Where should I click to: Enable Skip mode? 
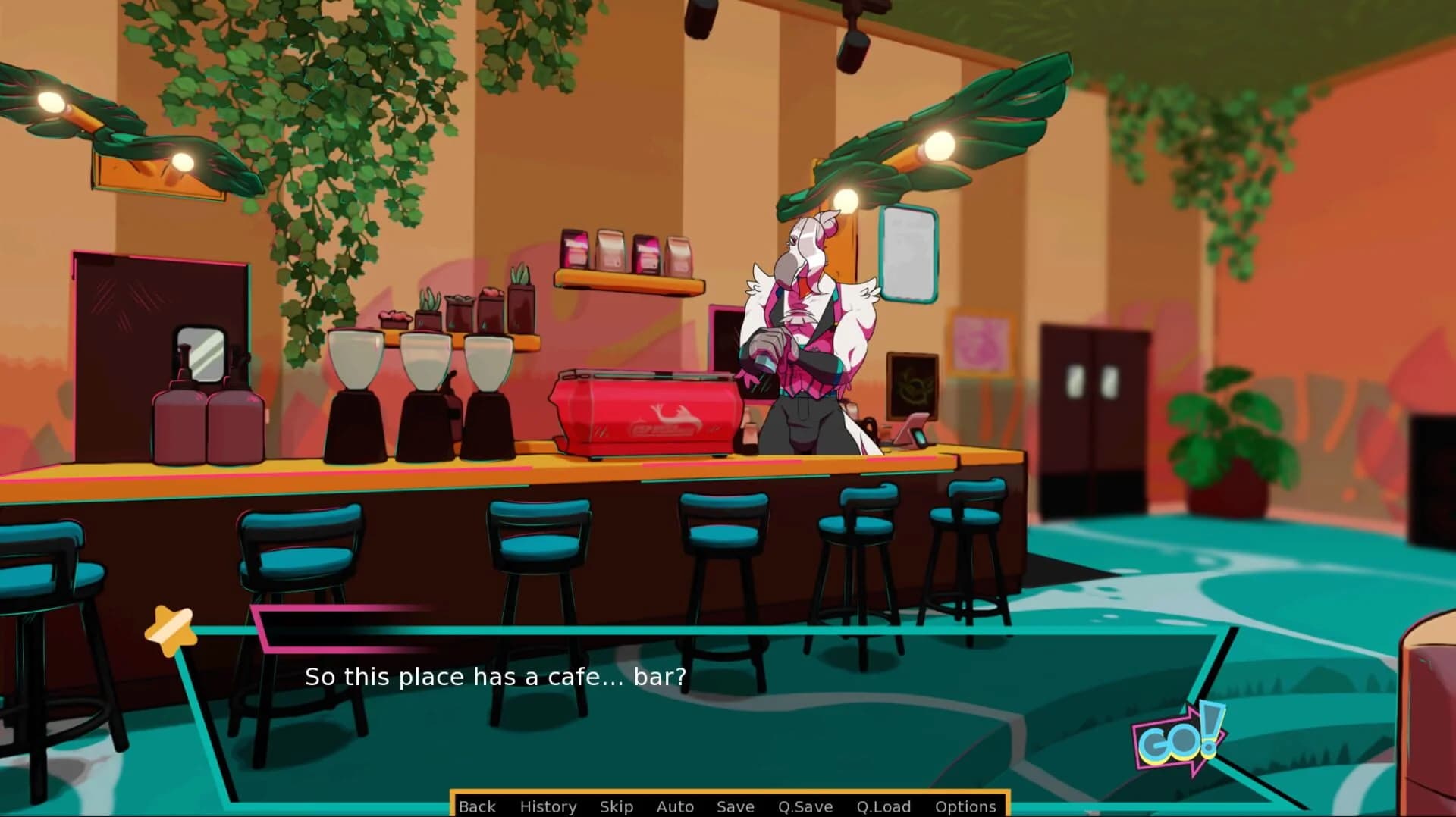tap(616, 806)
